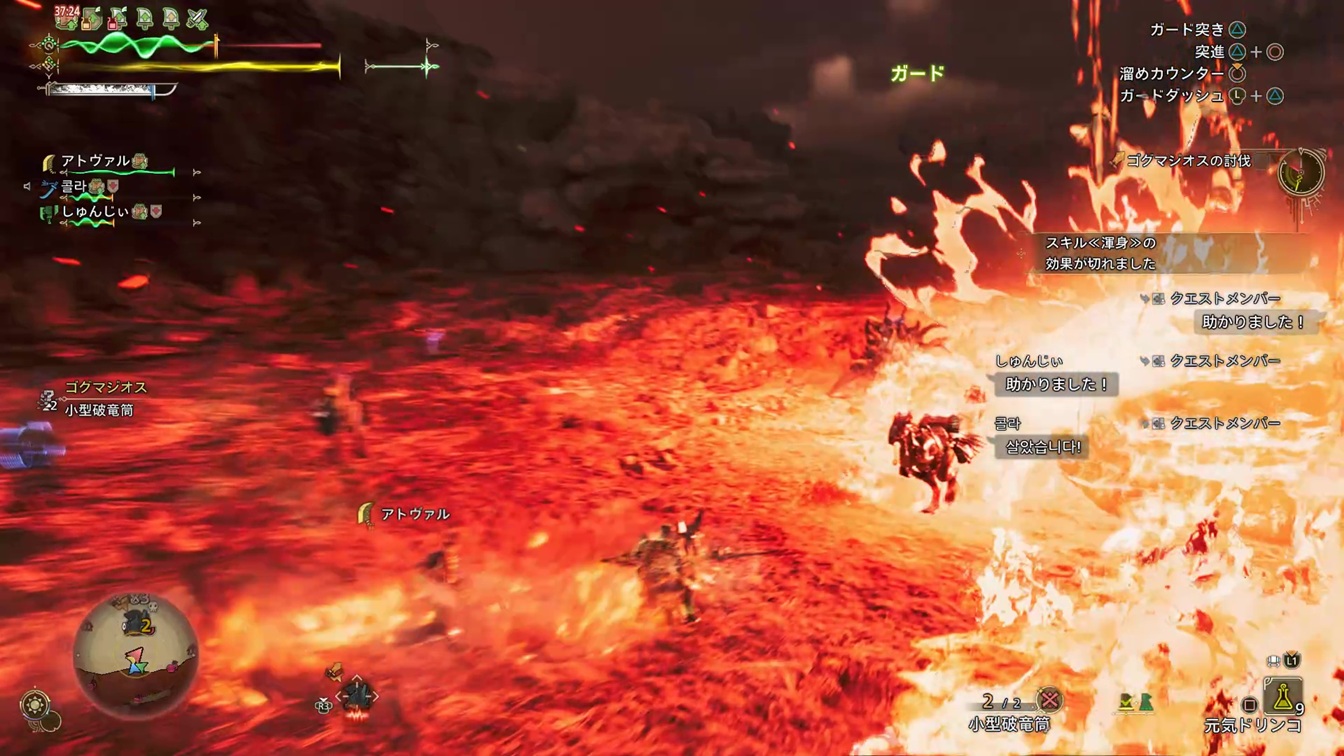This screenshot has height=756, width=1344.
Task: Open the circular minimap
Action: [136, 655]
